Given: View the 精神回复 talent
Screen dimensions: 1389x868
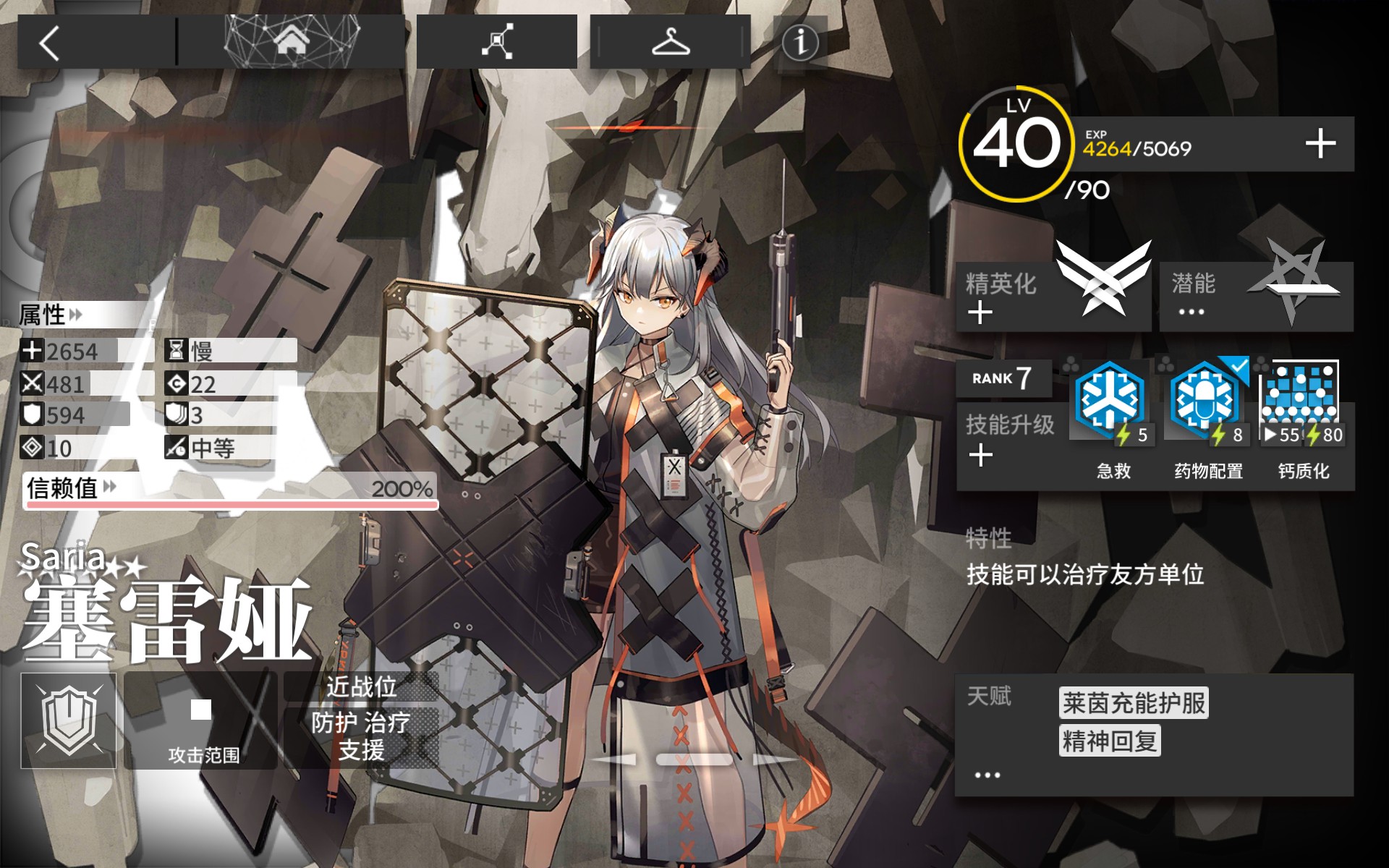Looking at the screenshot, I should (1109, 741).
